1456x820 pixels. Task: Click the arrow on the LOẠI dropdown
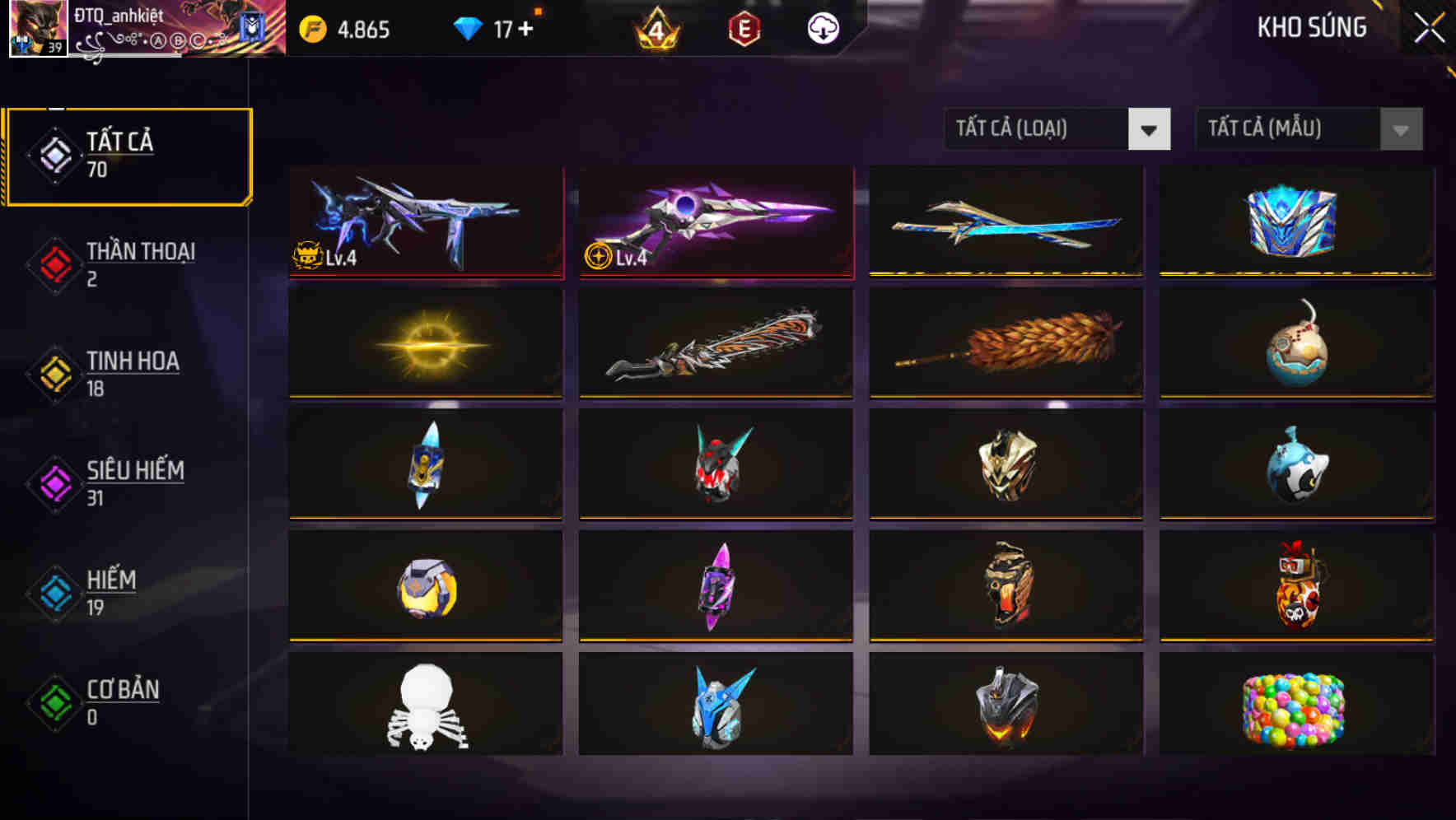pyautogui.click(x=1150, y=129)
